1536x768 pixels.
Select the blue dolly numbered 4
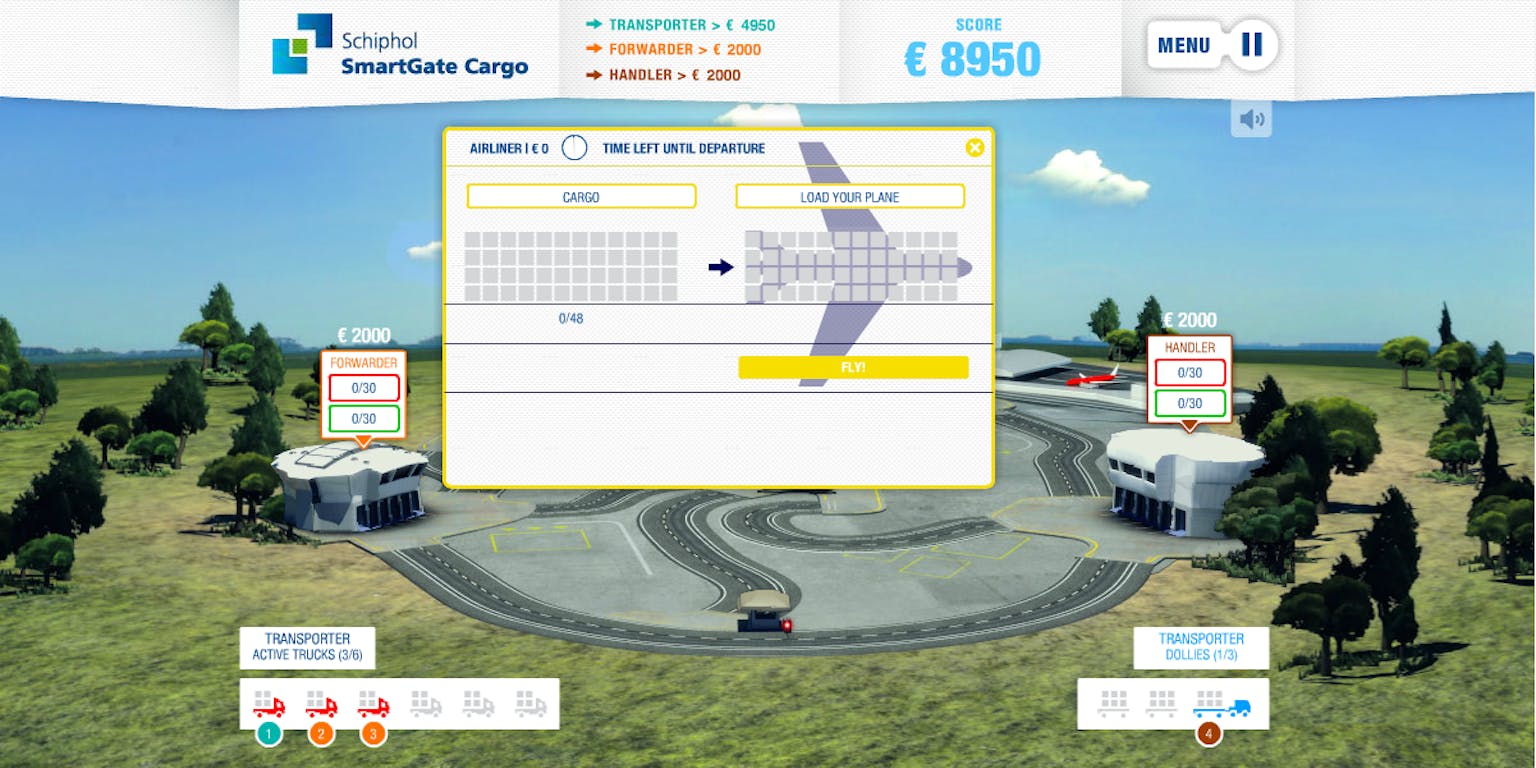pyautogui.click(x=1221, y=705)
